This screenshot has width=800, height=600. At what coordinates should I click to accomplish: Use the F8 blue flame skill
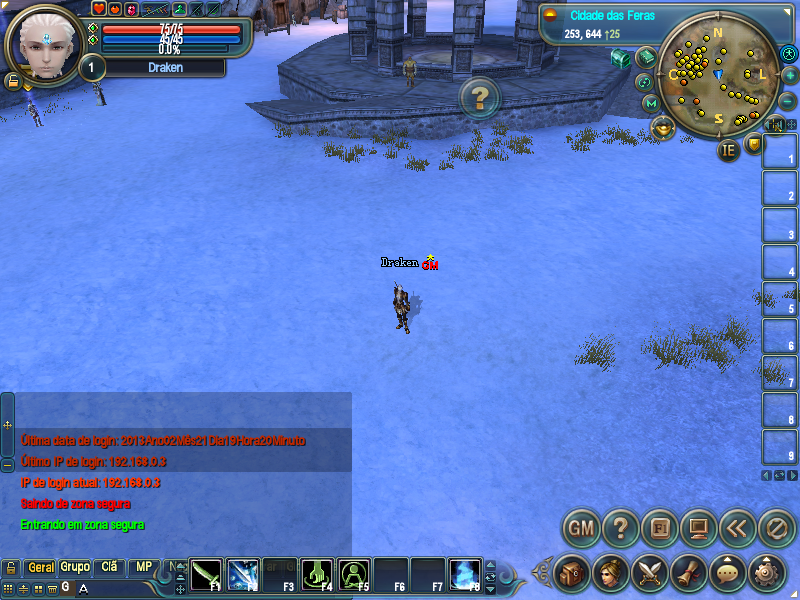pos(465,574)
